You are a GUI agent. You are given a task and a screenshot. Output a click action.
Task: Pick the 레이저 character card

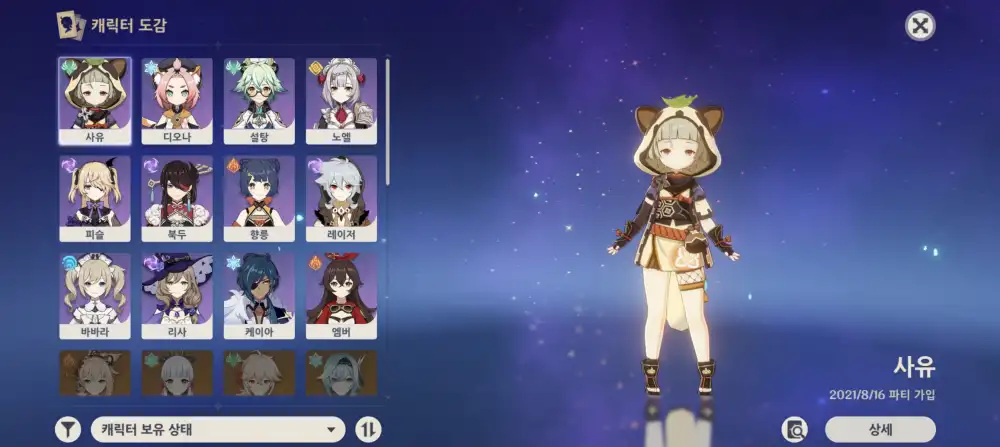tap(341, 198)
